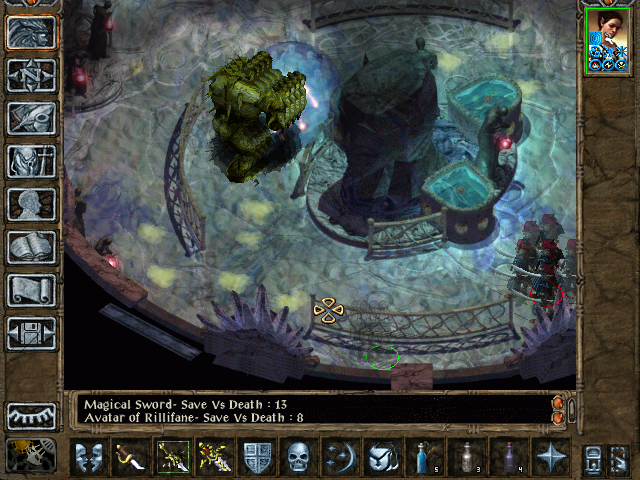
Task: Use the blue potion with count 5
Action: [425, 457]
